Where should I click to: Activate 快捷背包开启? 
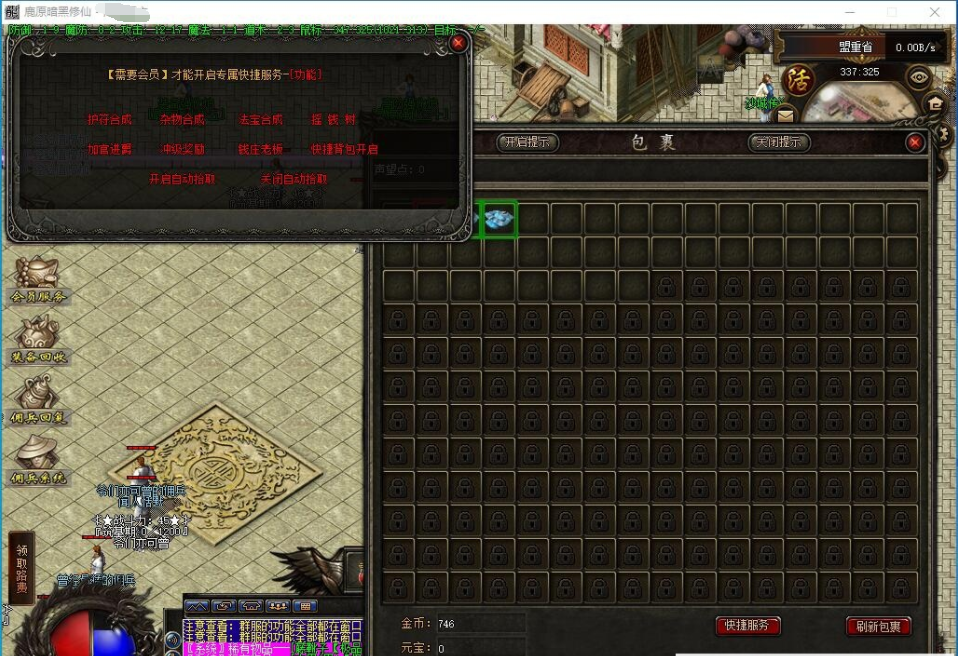(x=344, y=149)
